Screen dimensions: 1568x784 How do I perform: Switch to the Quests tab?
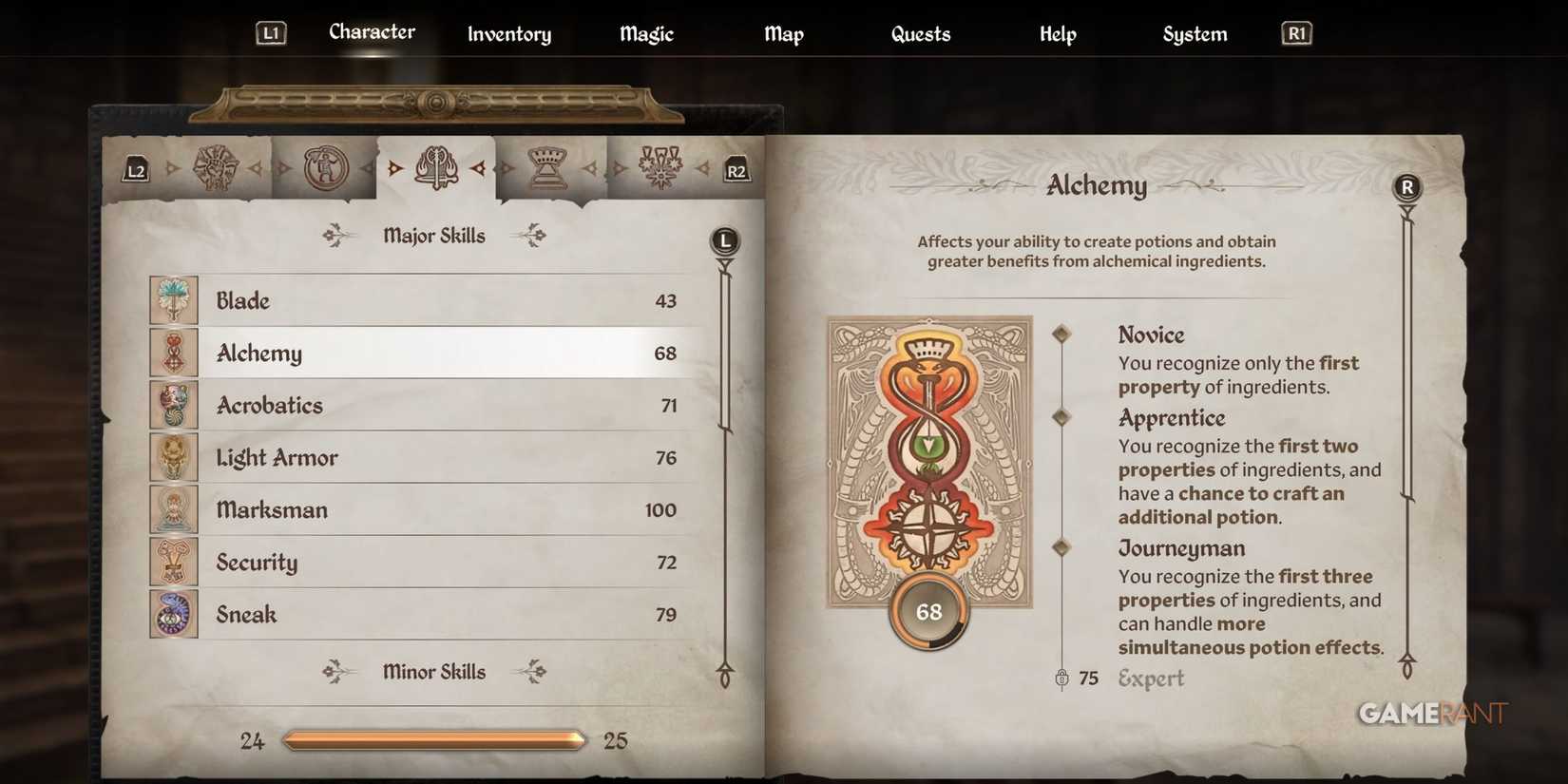point(920,34)
